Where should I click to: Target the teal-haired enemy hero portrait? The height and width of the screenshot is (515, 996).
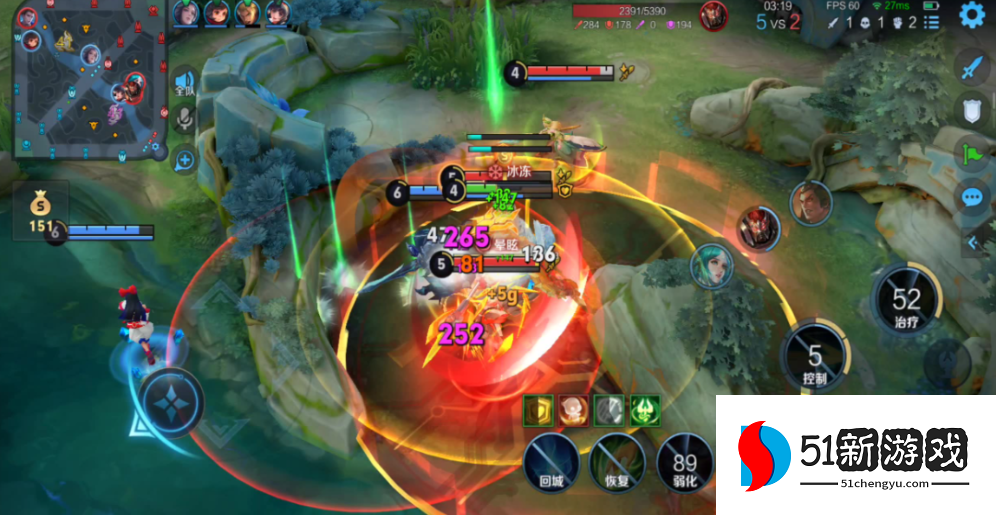click(x=710, y=265)
